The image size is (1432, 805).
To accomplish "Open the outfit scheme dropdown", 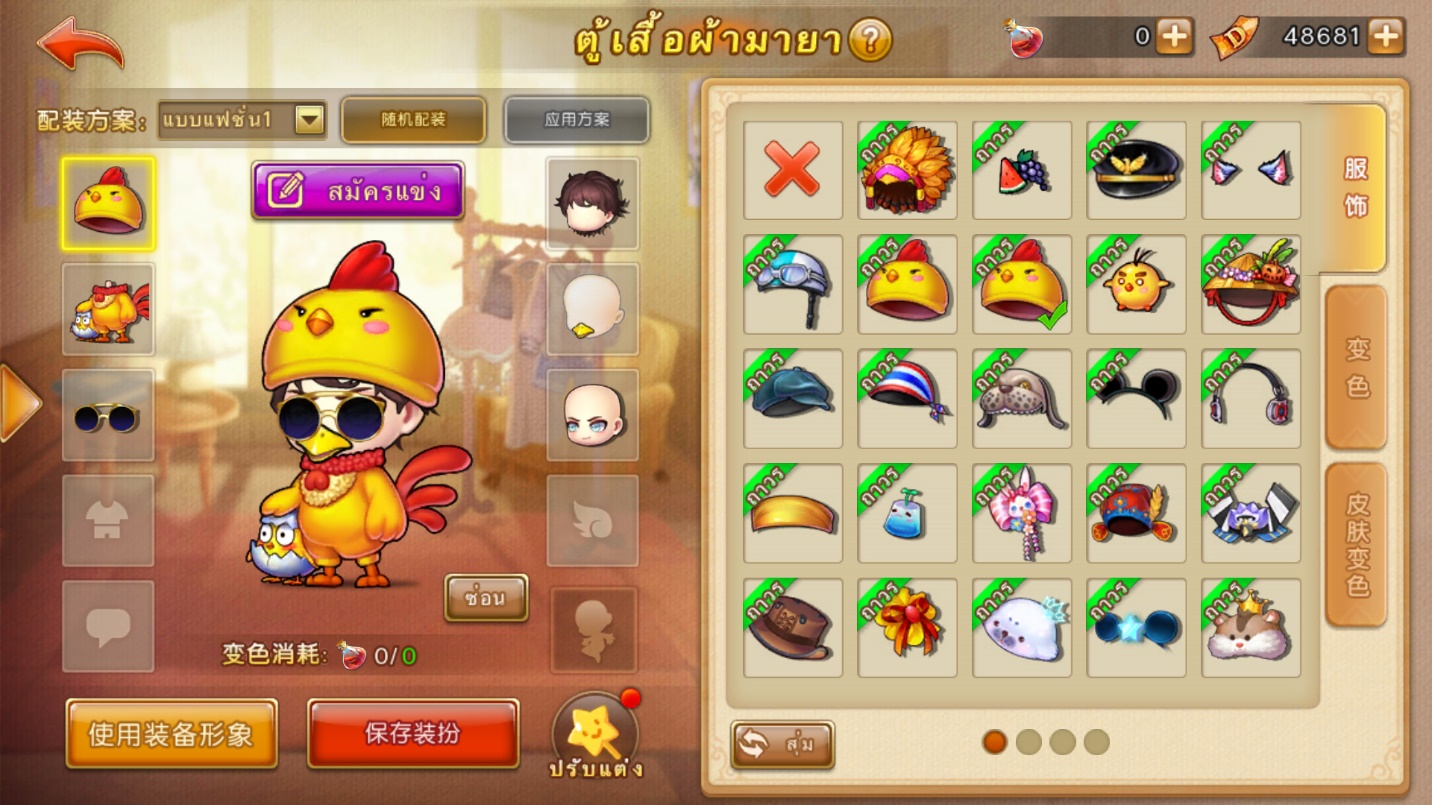I will coord(310,120).
